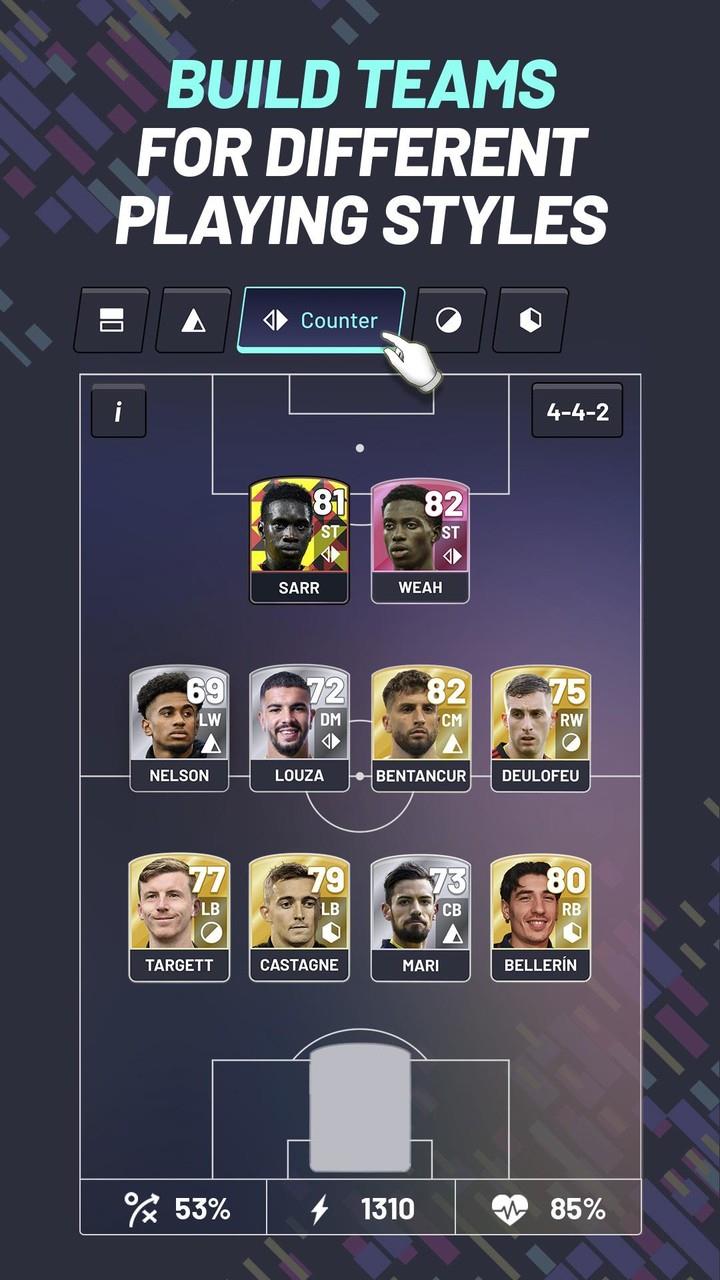Open Targett's left back card
Image resolution: width=720 pixels, height=1280 pixels.
pyautogui.click(x=179, y=917)
